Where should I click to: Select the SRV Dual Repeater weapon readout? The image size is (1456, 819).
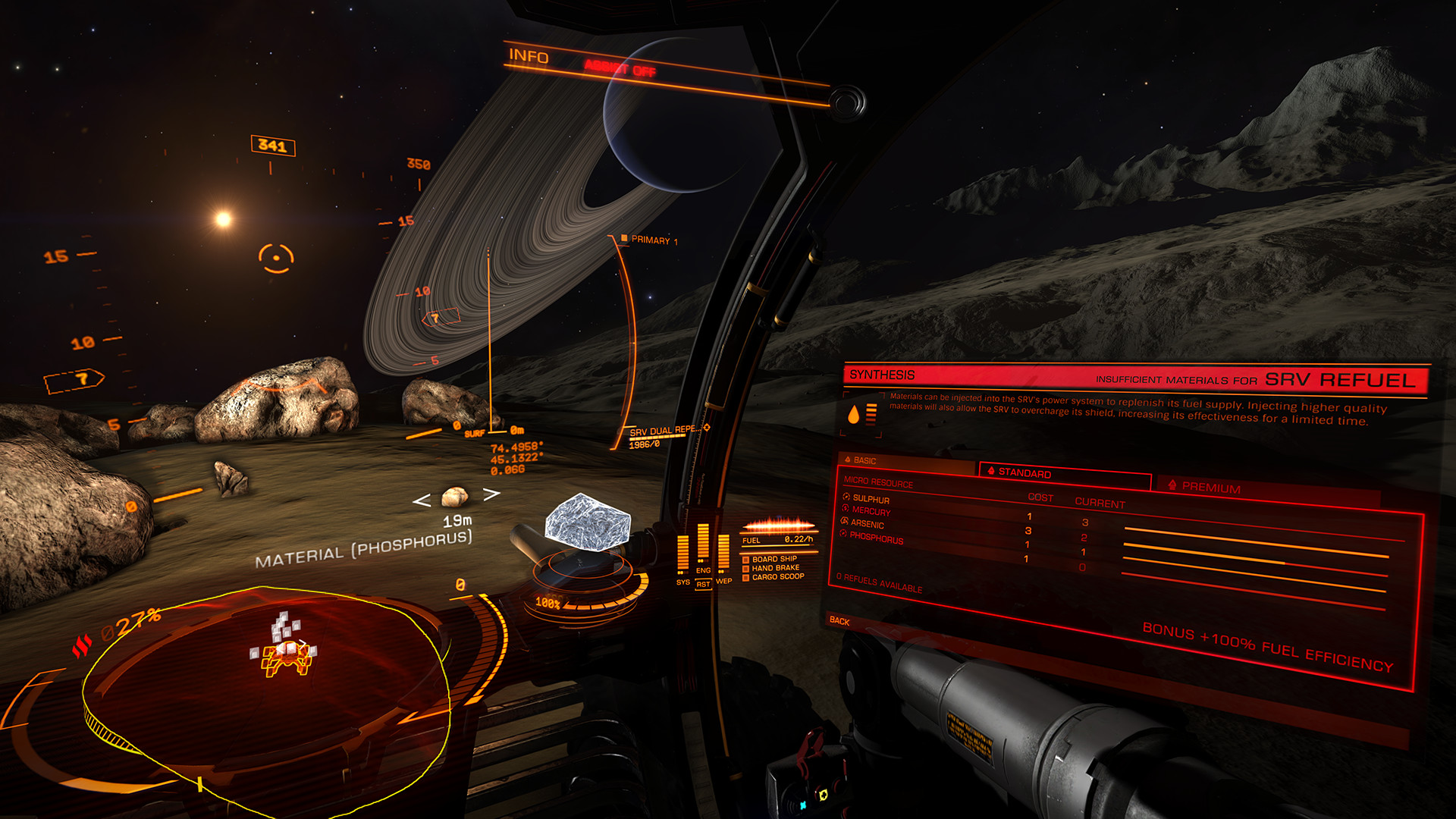(664, 431)
